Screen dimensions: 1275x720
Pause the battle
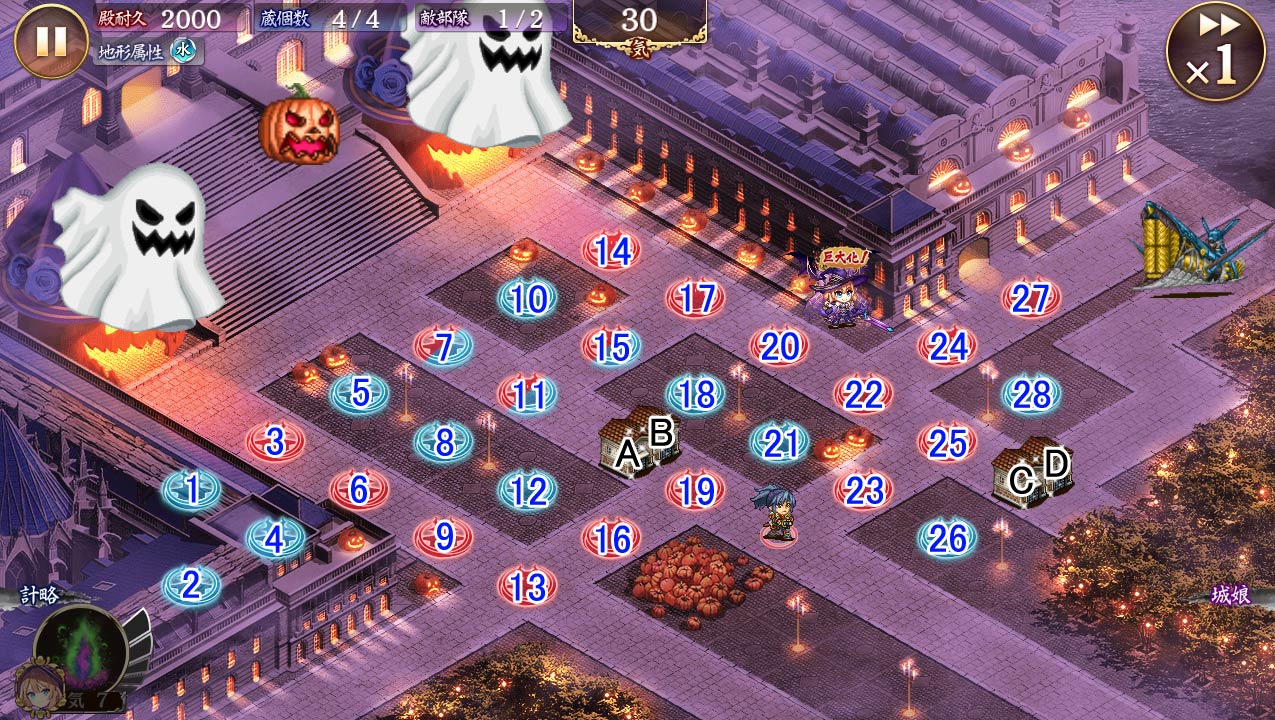[51, 42]
